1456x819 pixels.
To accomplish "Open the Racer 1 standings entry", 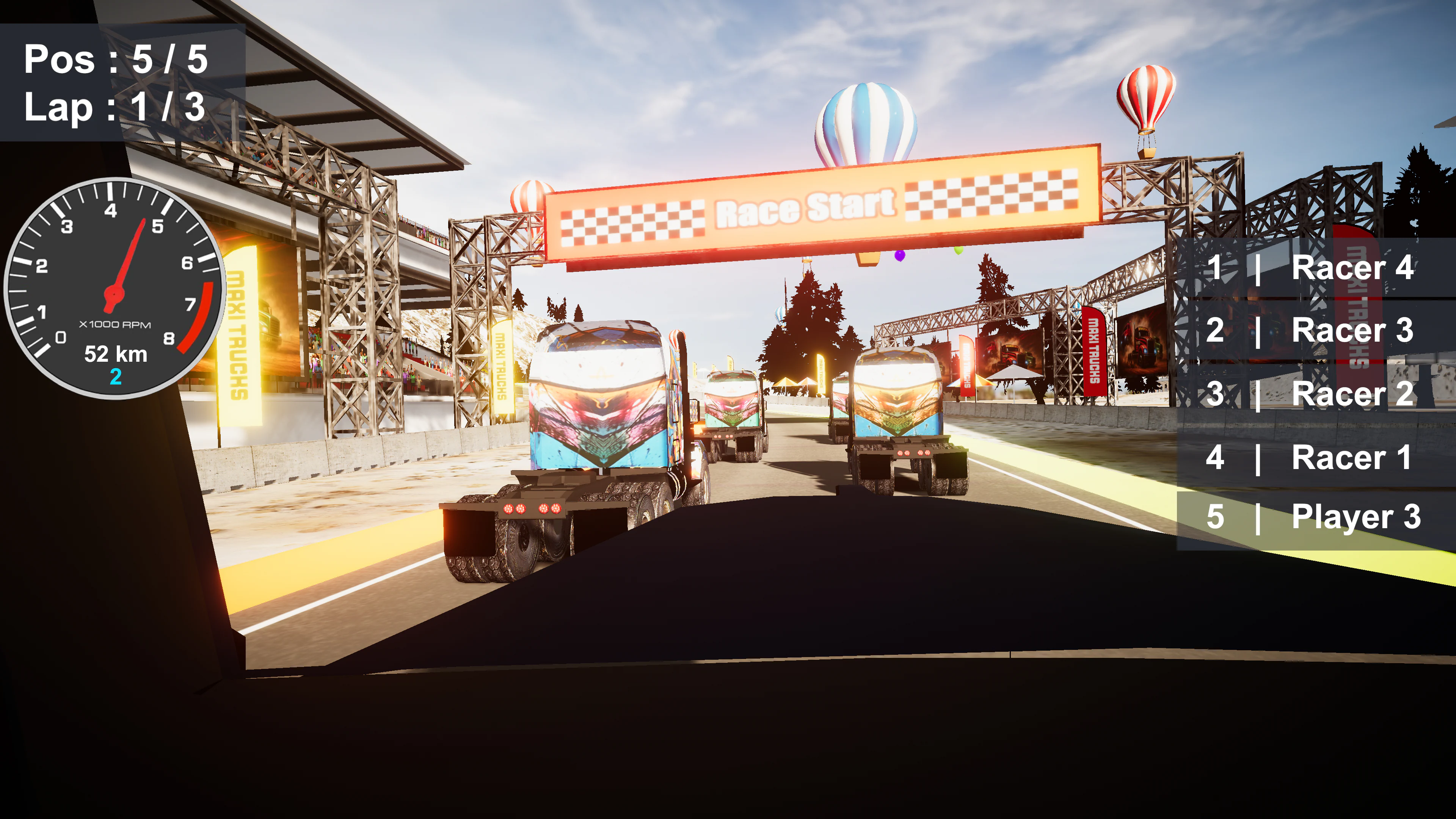I will pyautogui.click(x=1311, y=455).
